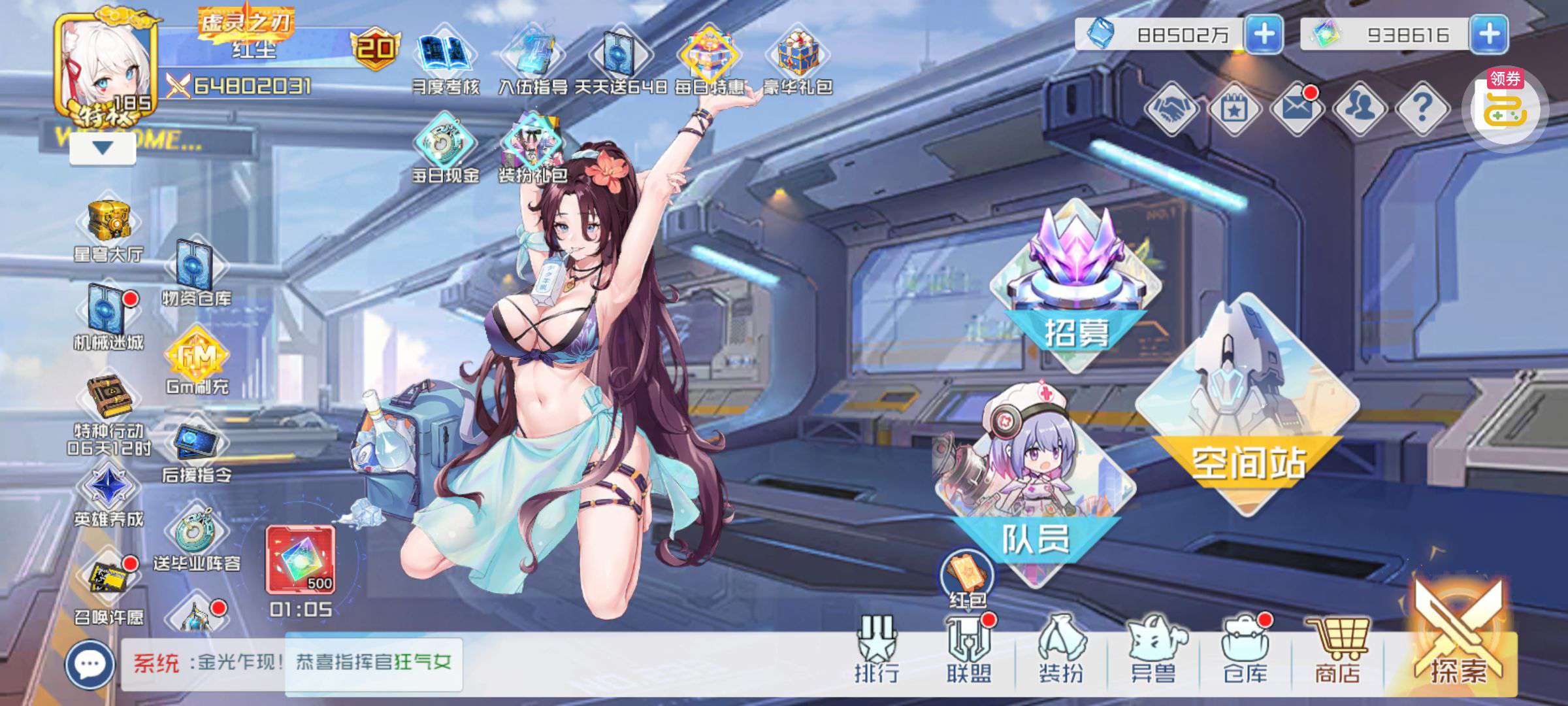Collapse the left menu with the arrow
The height and width of the screenshot is (706, 1568).
click(x=103, y=148)
